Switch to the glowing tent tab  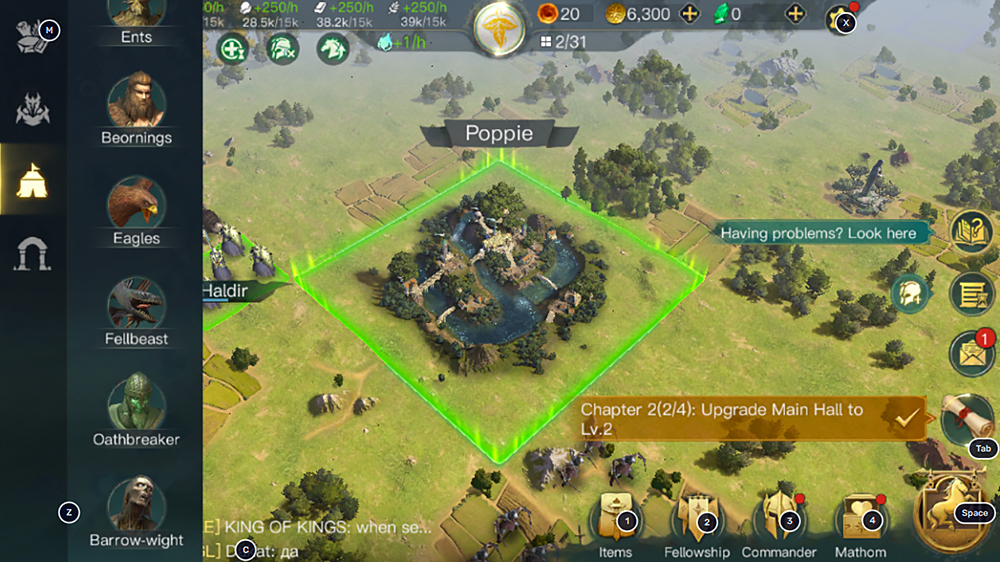coord(32,180)
